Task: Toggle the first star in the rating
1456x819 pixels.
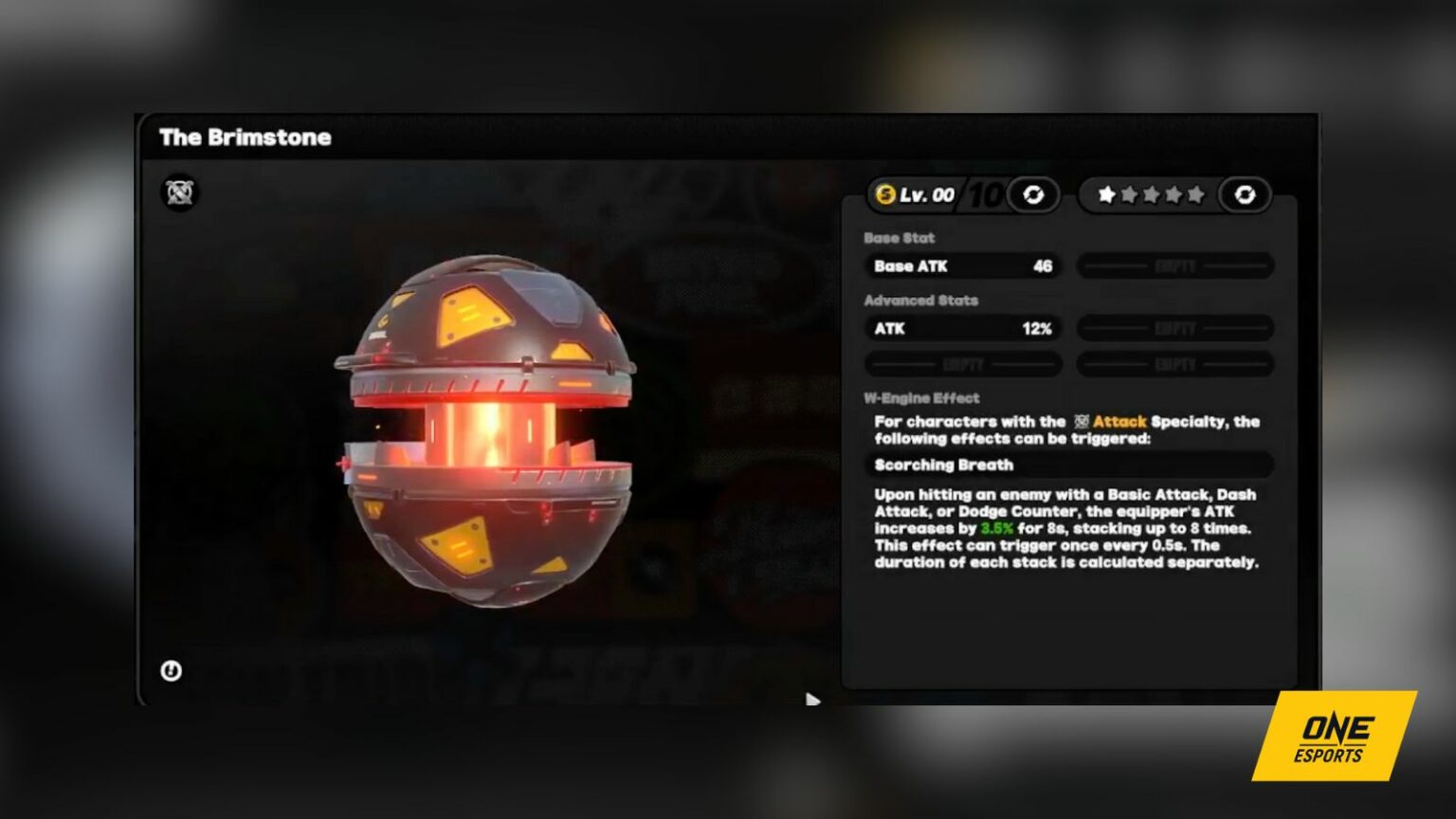Action: click(x=1109, y=194)
